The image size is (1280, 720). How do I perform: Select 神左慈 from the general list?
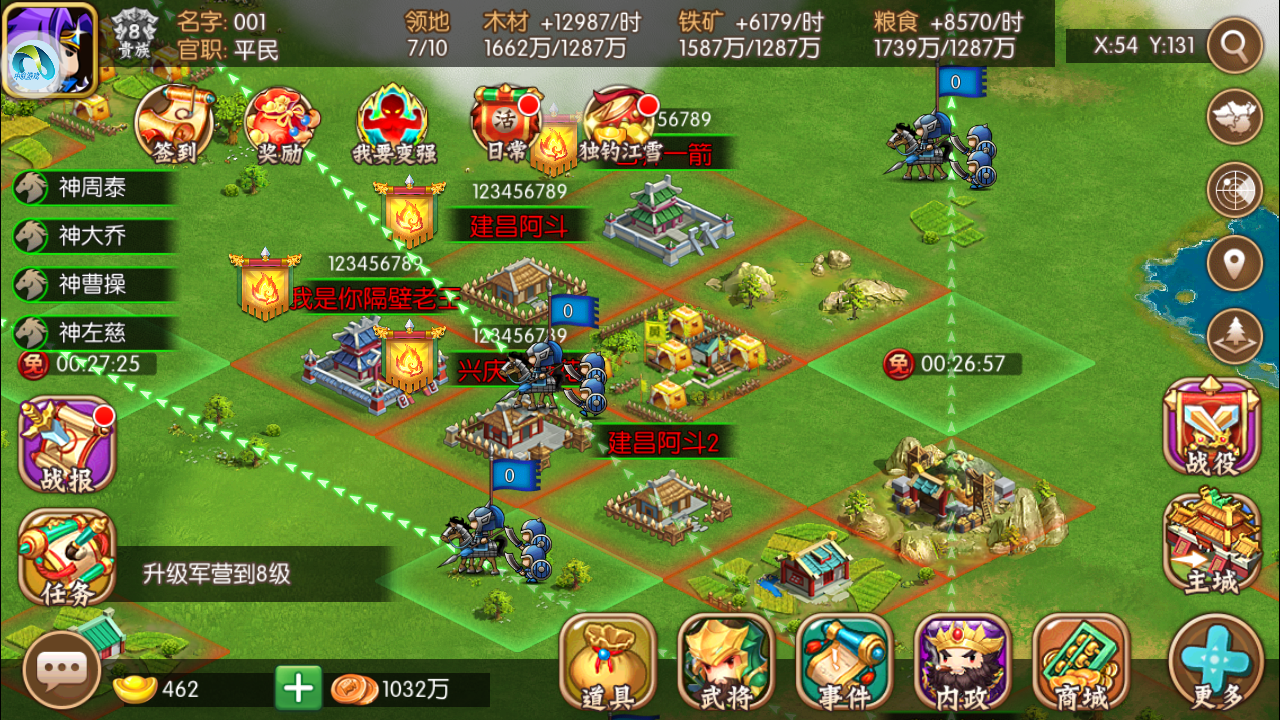coord(92,332)
